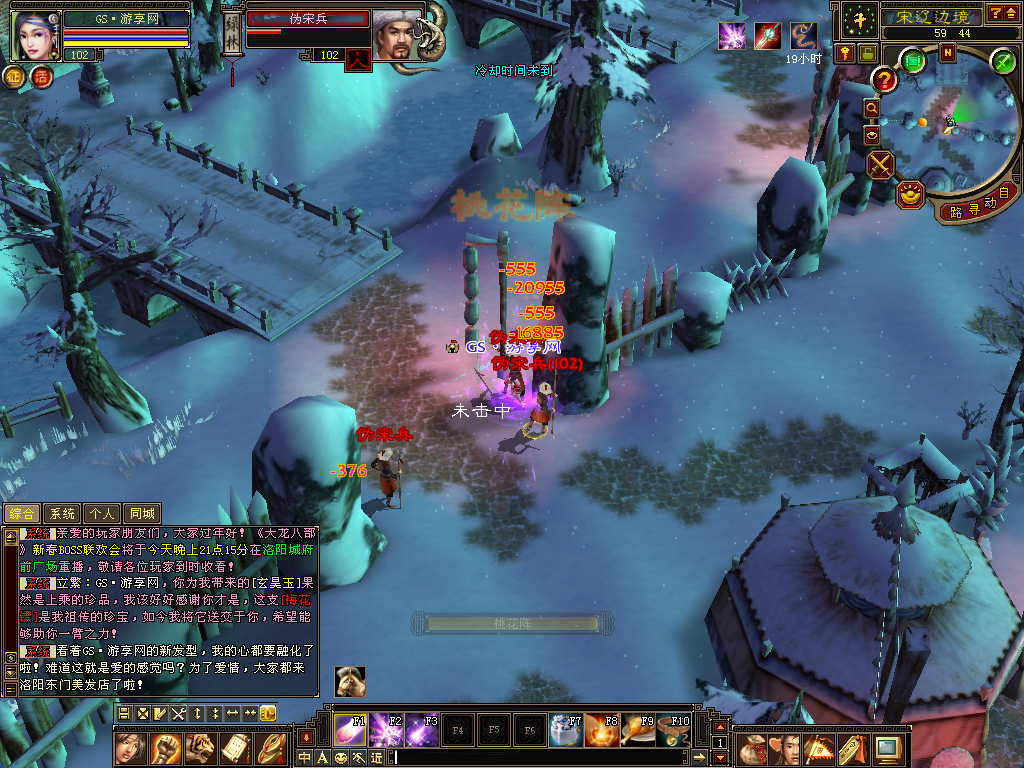Select the 同城 chat tab
The width and height of the screenshot is (1024, 768).
pos(142,514)
